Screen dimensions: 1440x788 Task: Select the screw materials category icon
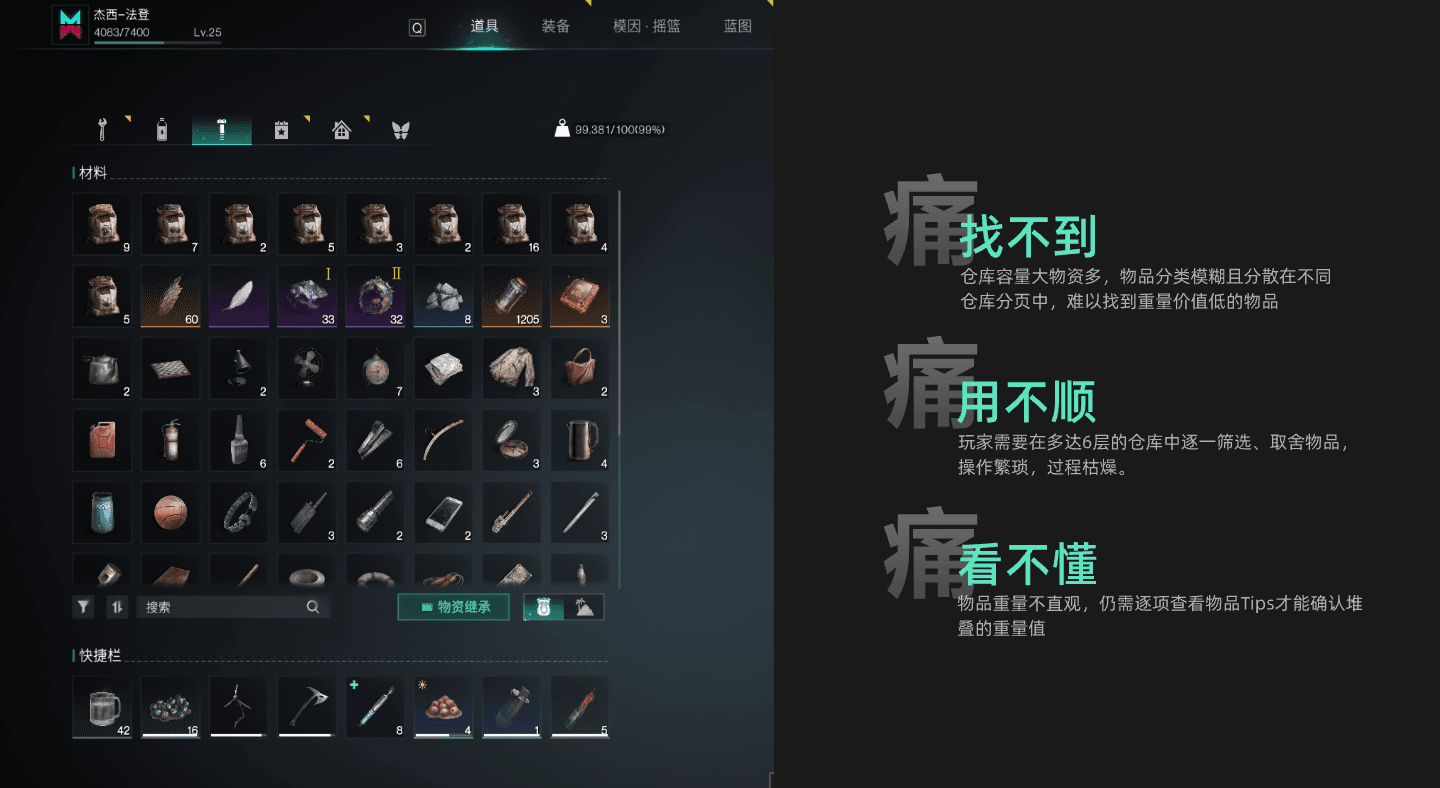[x=221, y=128]
